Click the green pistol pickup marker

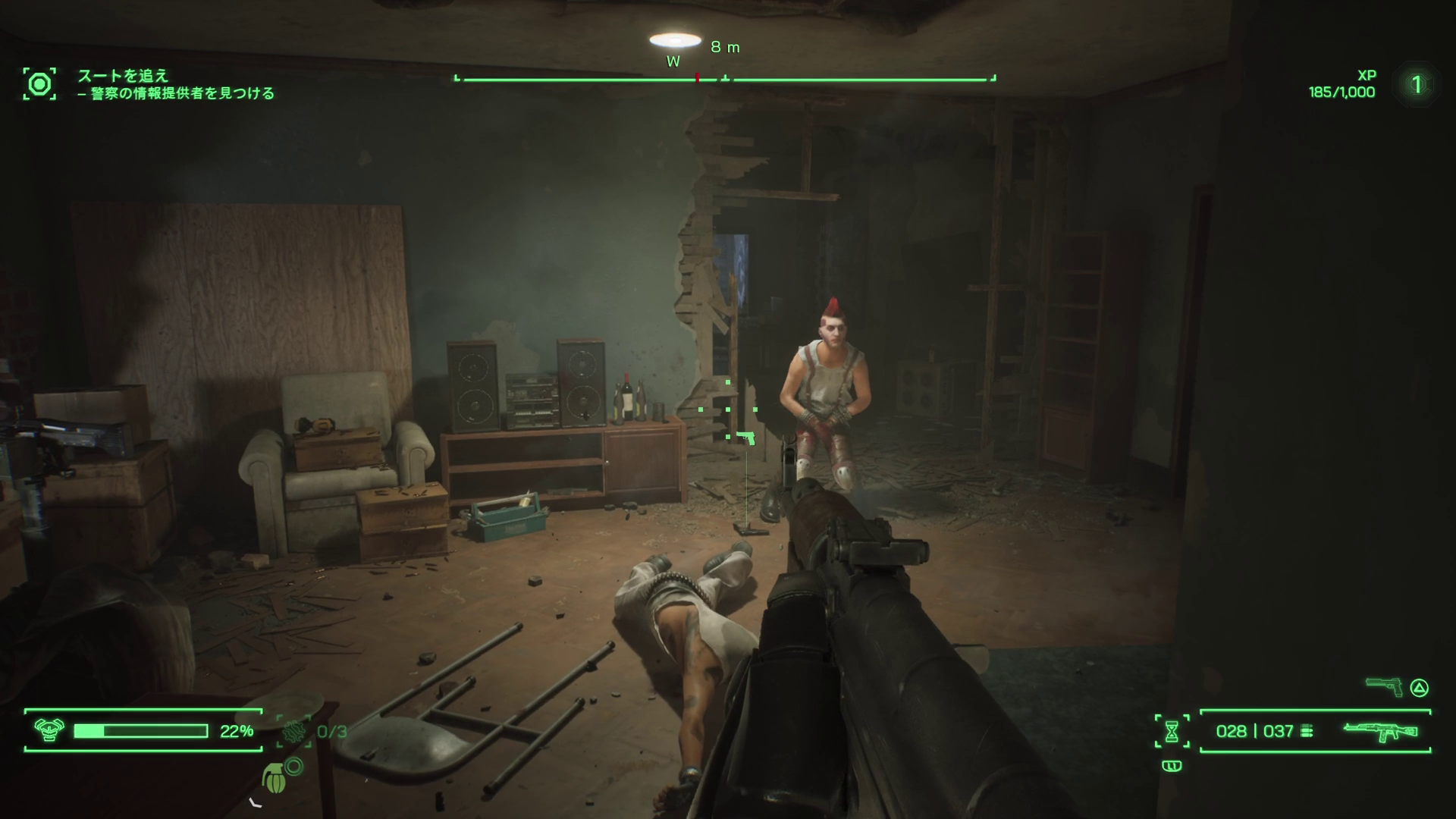(x=746, y=438)
